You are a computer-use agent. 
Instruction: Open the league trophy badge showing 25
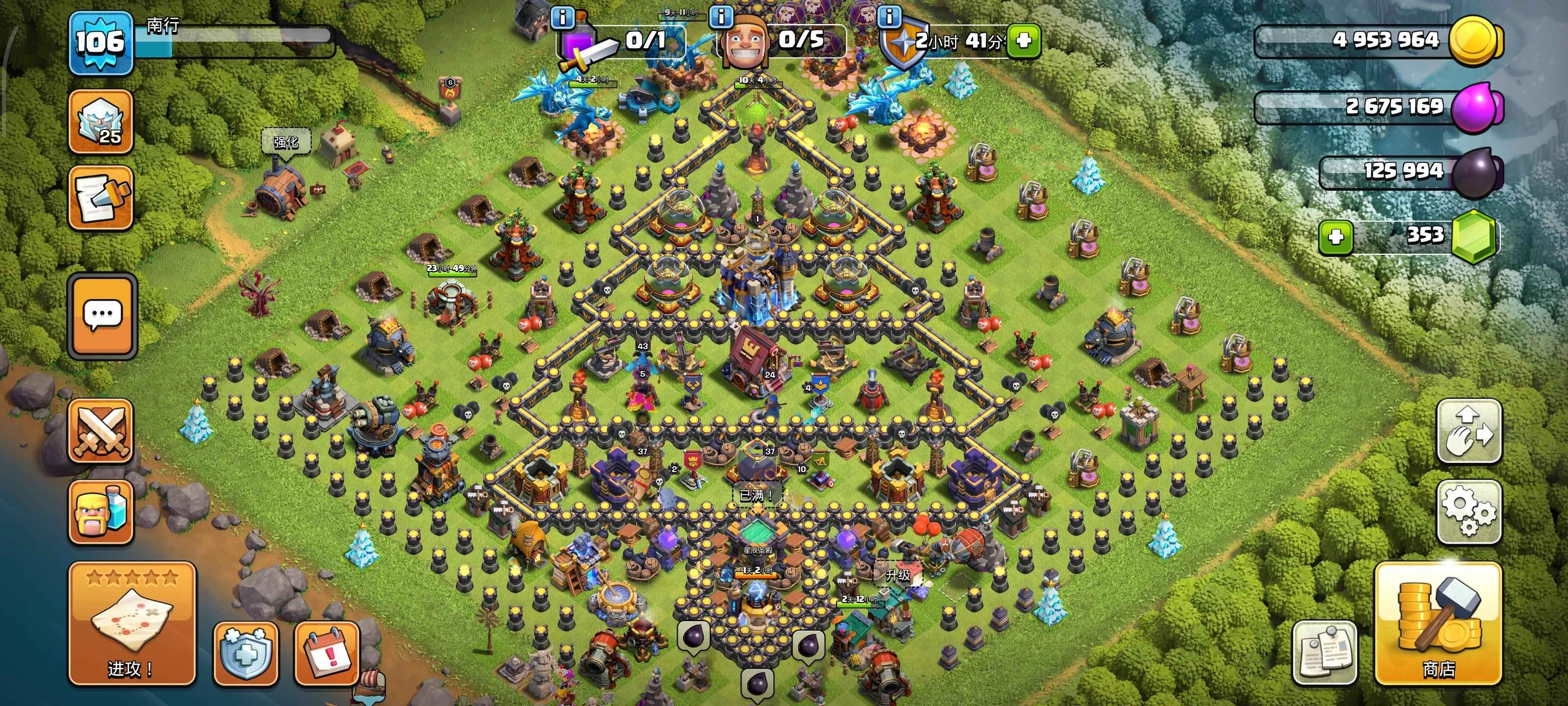tap(100, 121)
